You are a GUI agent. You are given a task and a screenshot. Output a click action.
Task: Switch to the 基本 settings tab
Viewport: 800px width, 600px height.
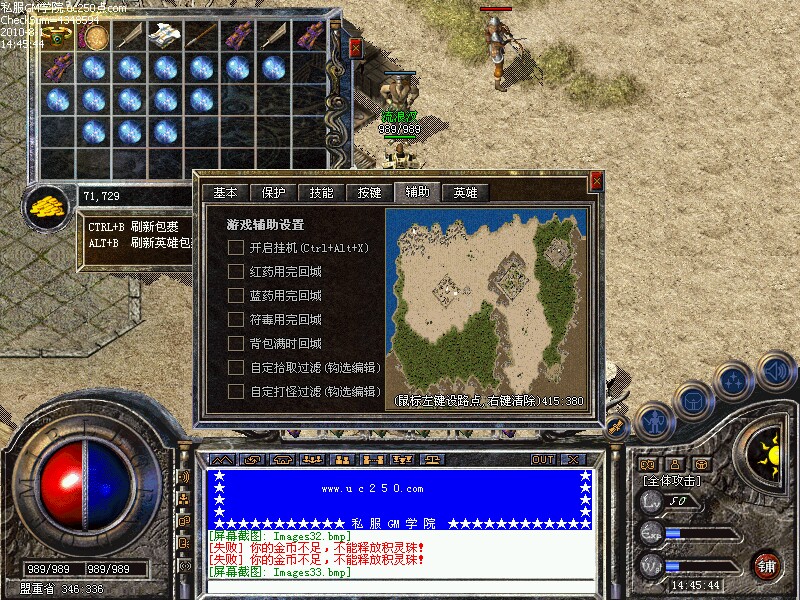tap(225, 193)
